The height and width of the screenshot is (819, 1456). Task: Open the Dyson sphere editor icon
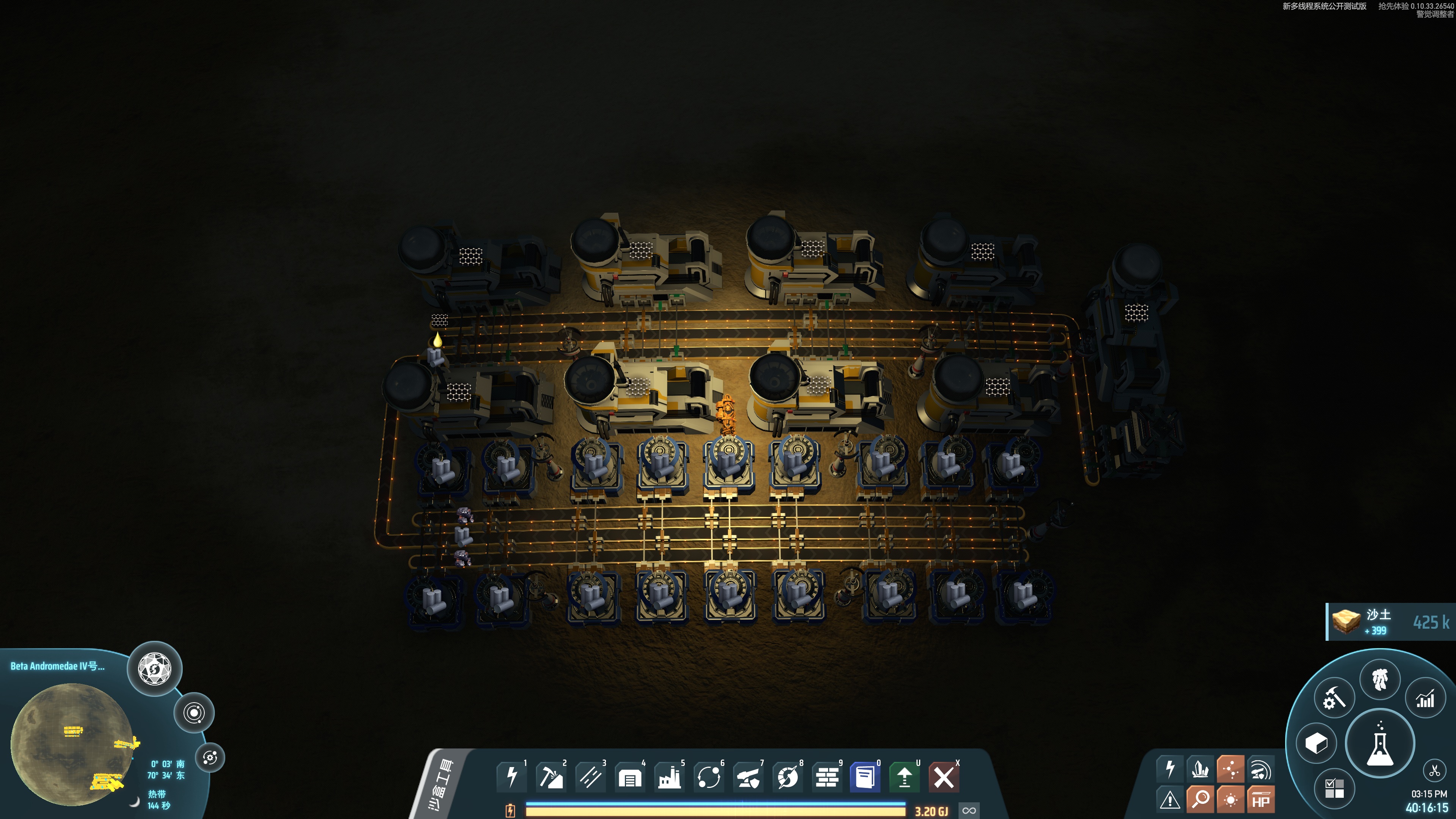pos(154,669)
